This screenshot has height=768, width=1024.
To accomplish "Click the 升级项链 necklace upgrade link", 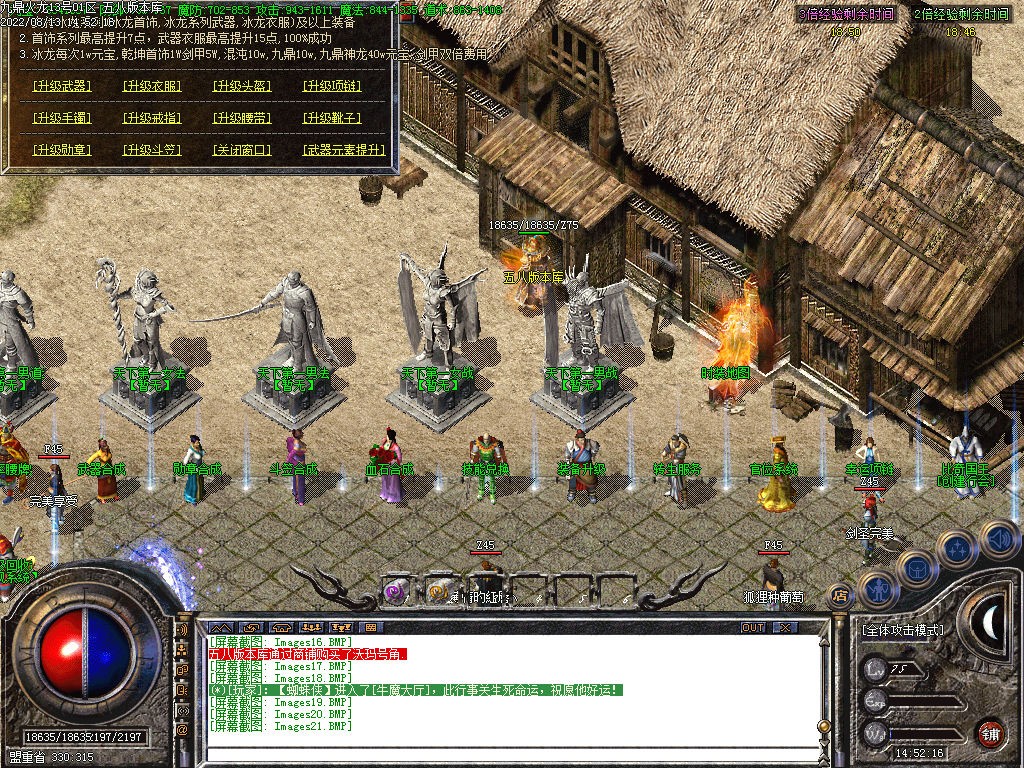I will [x=332, y=86].
